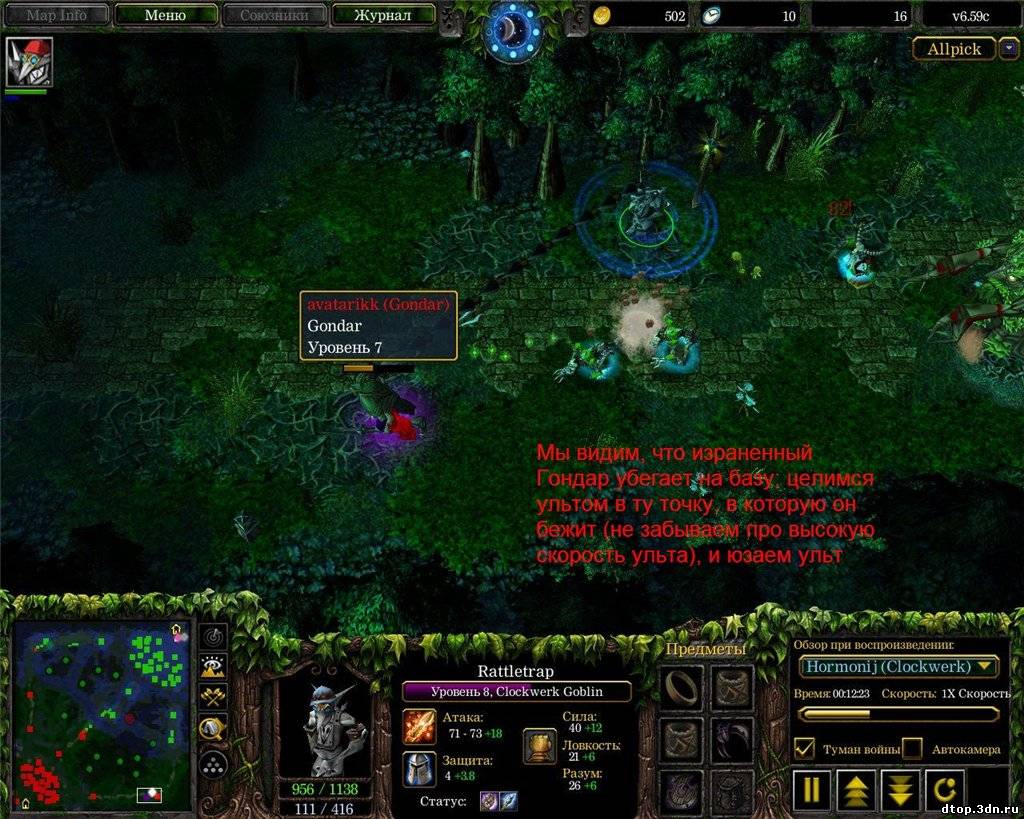This screenshot has width=1024, height=819.
Task: Open the Журнал quest log
Action: point(383,16)
